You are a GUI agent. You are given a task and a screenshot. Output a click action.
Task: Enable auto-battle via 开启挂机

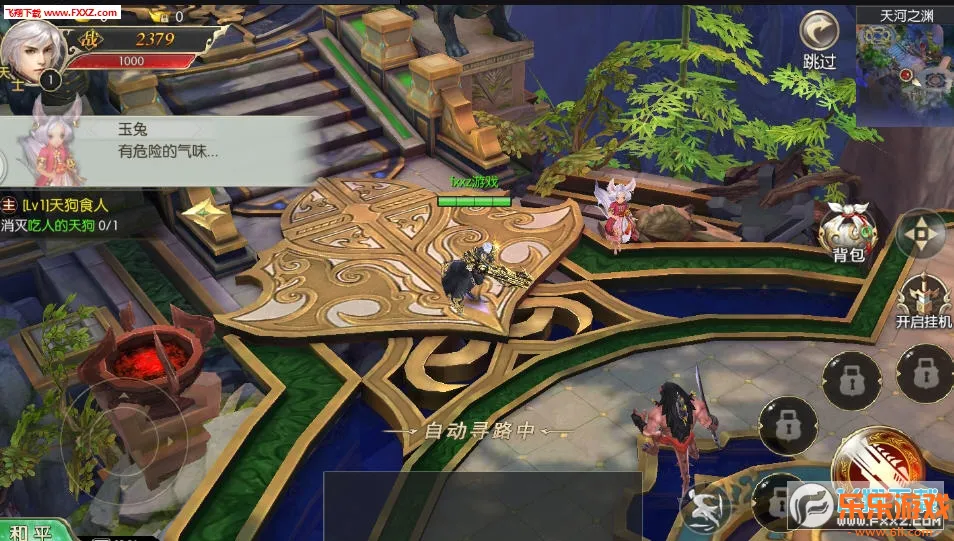(923, 299)
